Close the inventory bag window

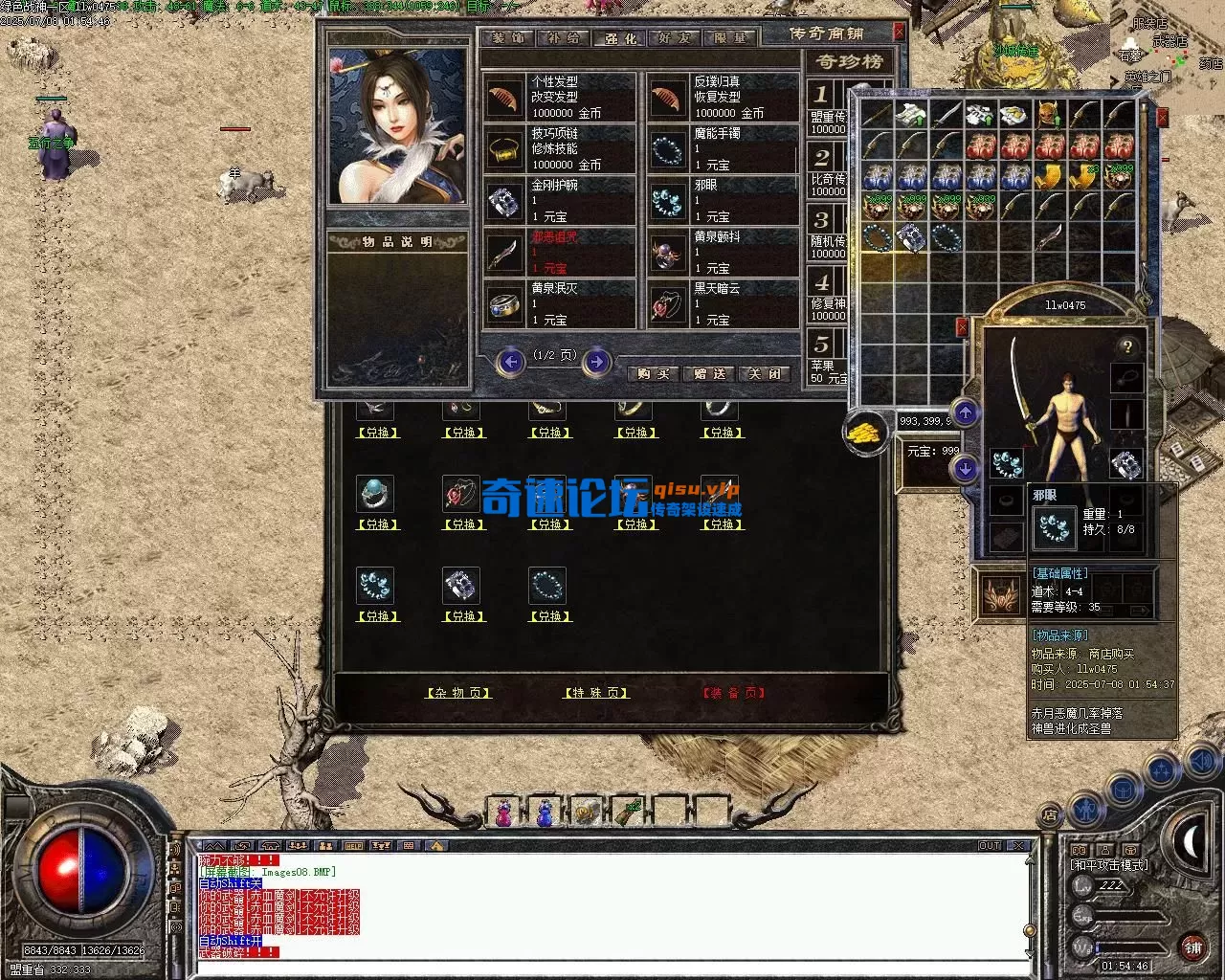1163,117
